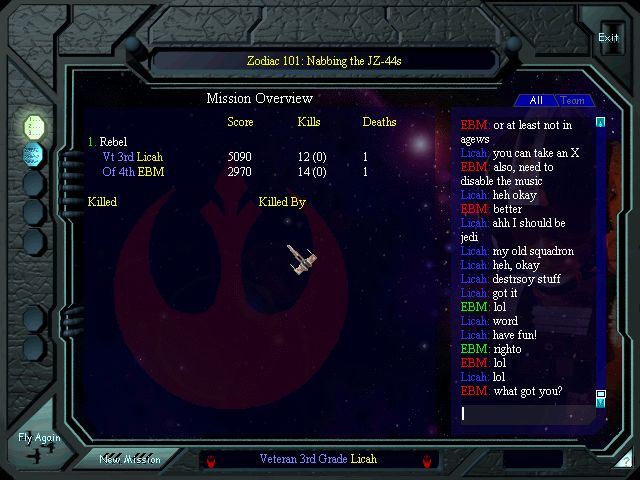This screenshot has height=480, width=640.
Task: Exit the mission debrief screen
Action: click(x=608, y=38)
